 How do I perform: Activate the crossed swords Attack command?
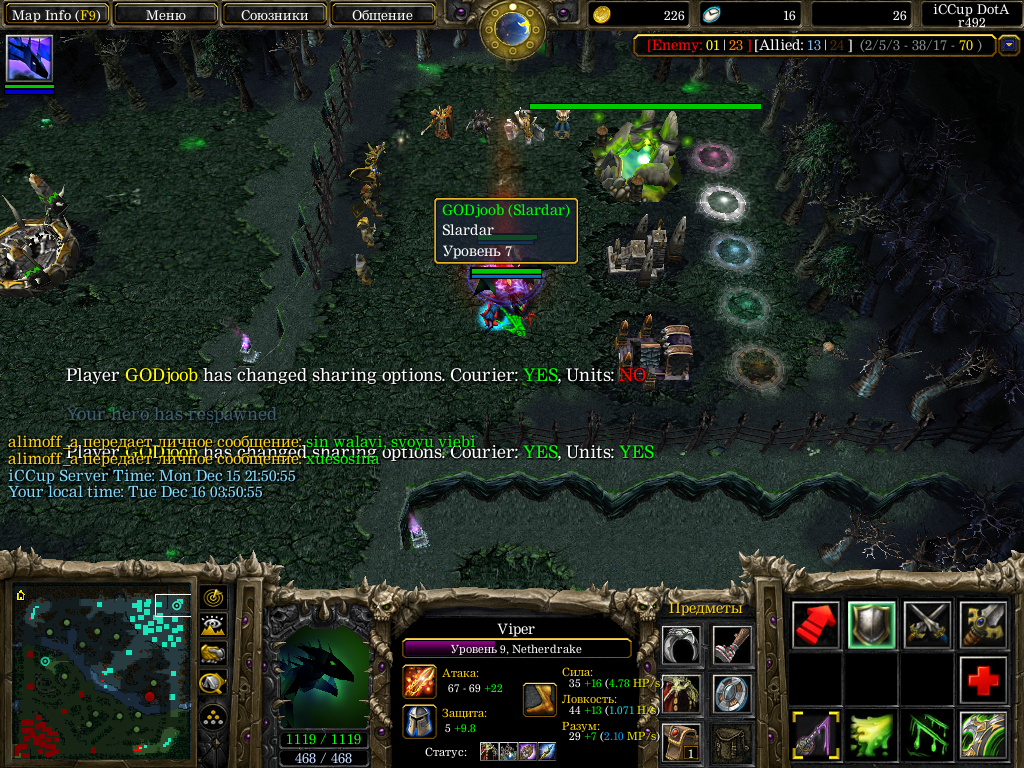[928, 625]
